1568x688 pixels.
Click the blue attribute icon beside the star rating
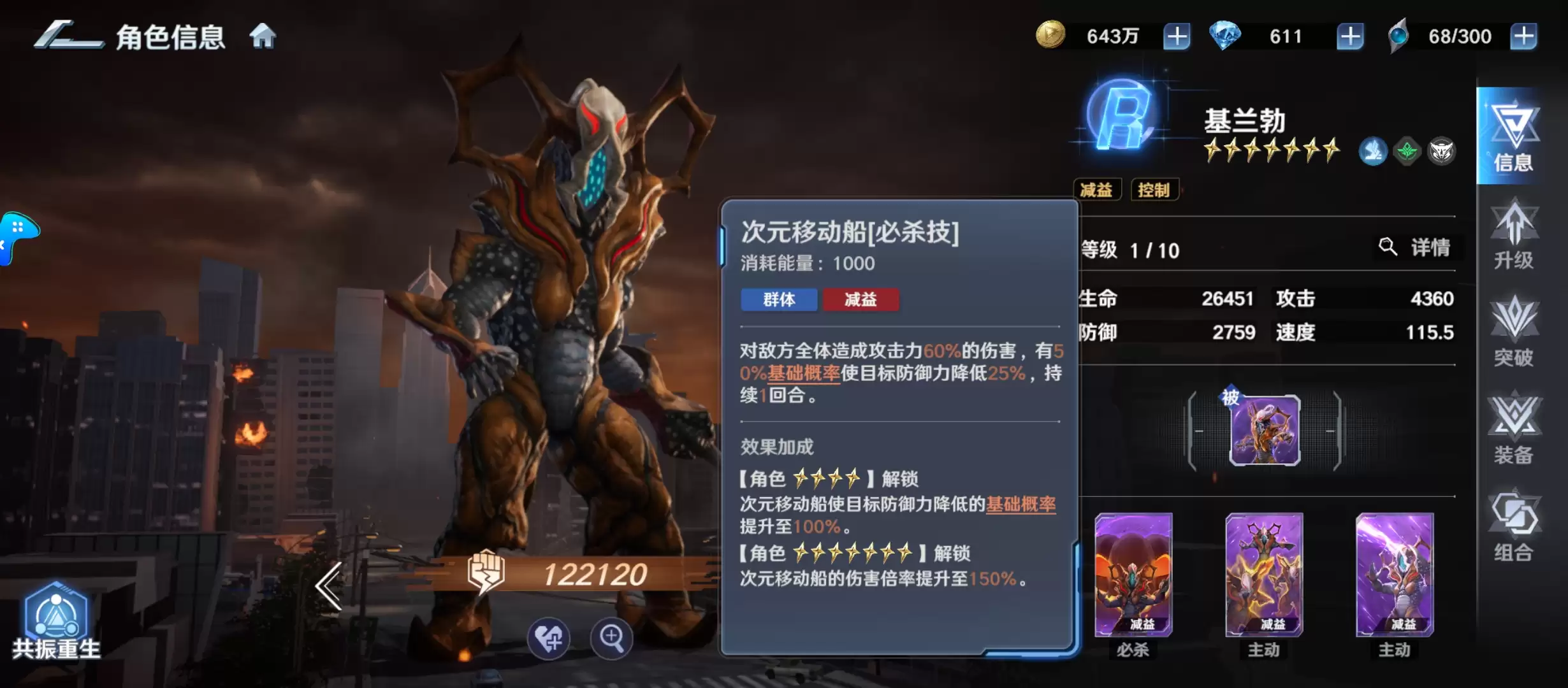click(x=1372, y=151)
